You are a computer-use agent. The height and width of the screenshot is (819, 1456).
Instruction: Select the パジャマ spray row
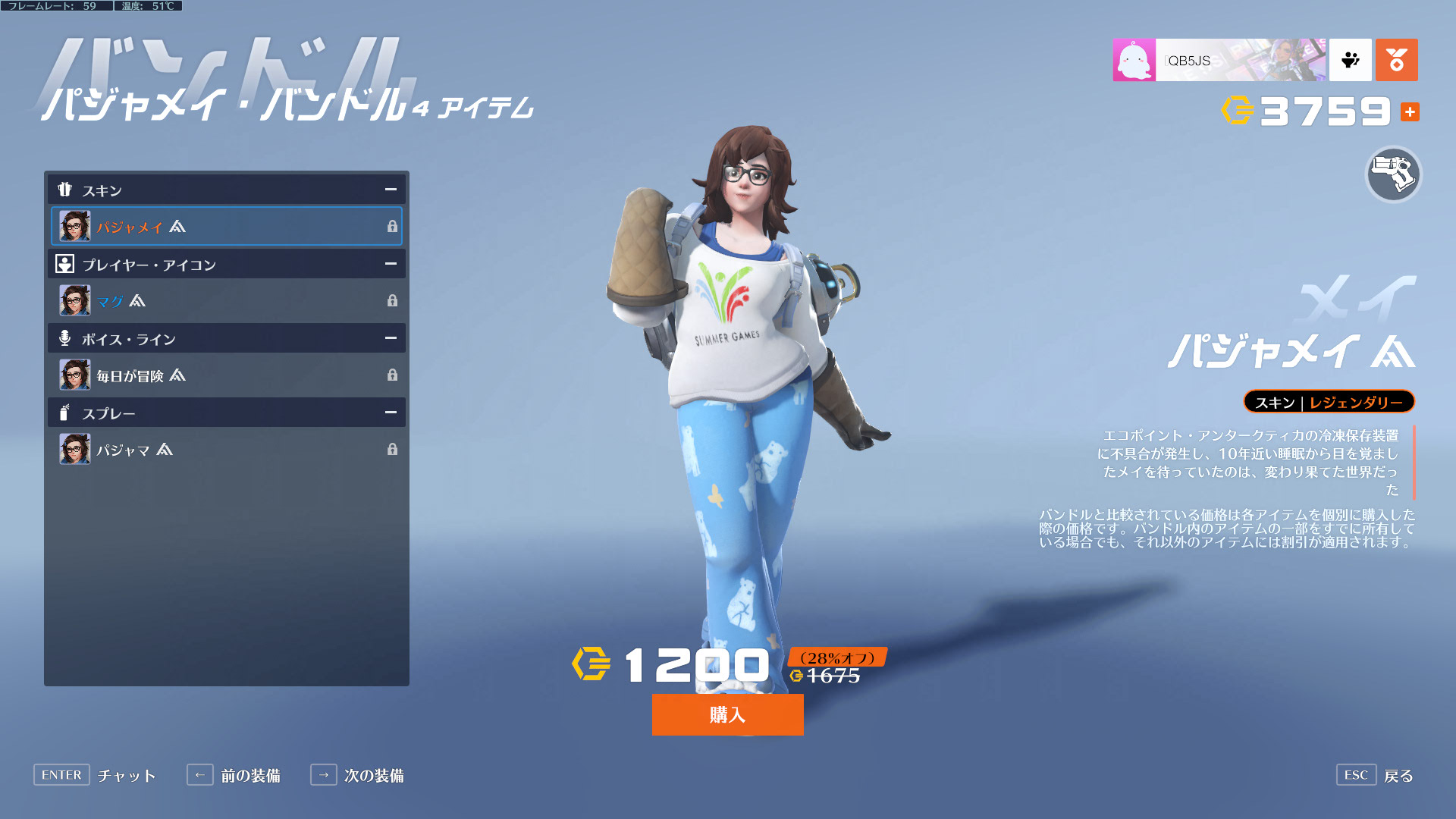point(226,449)
